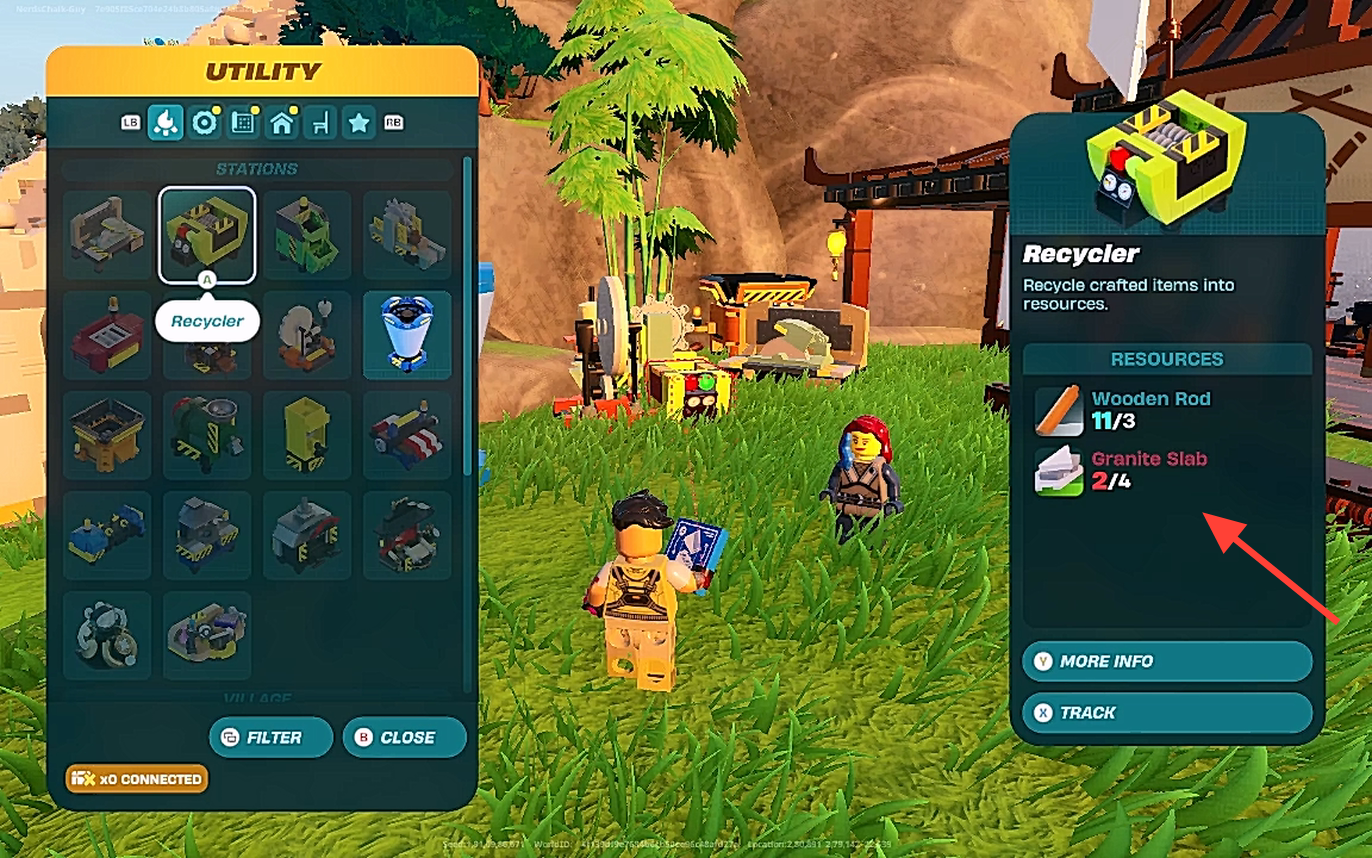1372x858 pixels.
Task: Select the spinning wheel station tile
Action: coord(307,335)
